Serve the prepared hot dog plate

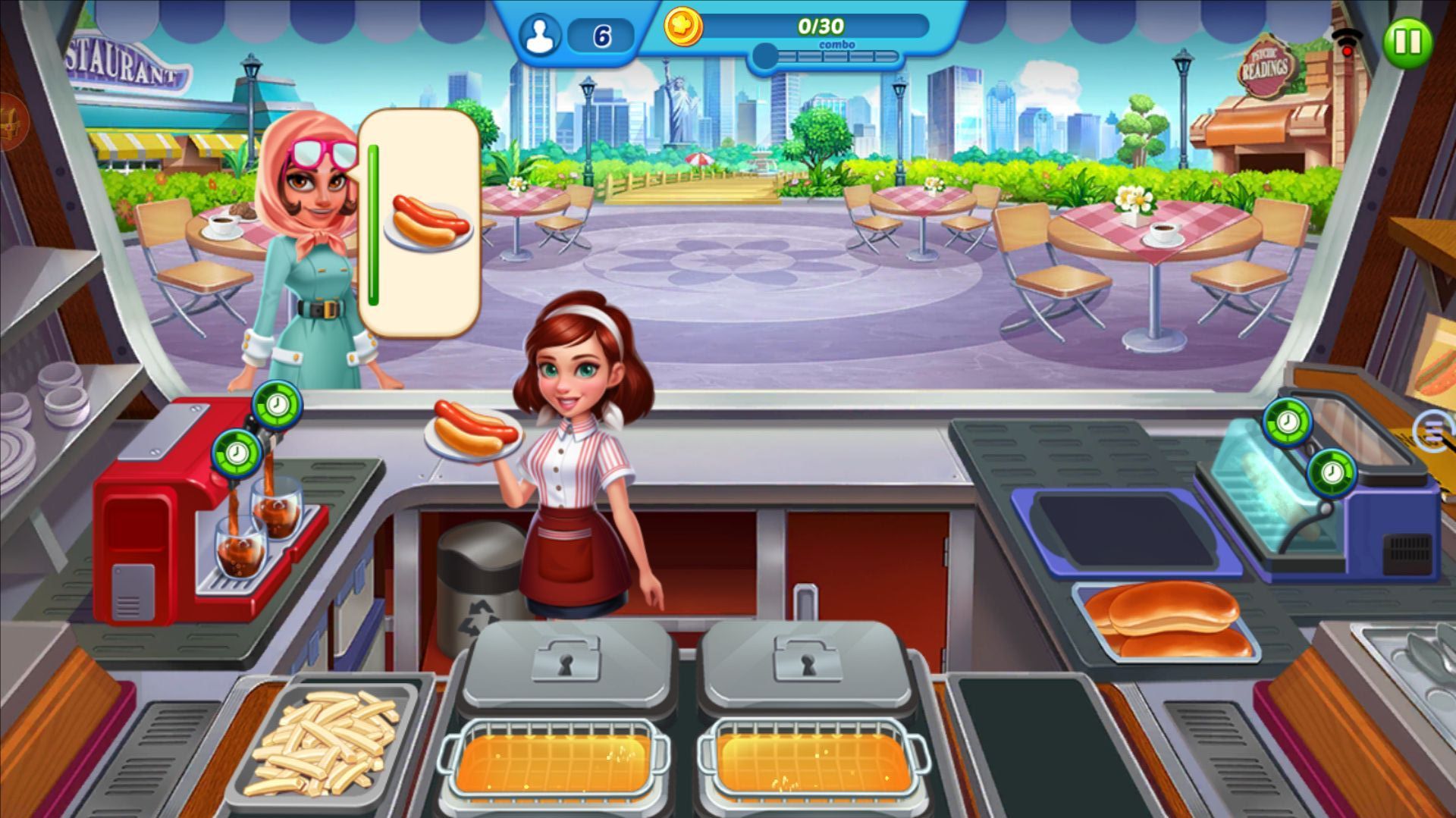474,434
